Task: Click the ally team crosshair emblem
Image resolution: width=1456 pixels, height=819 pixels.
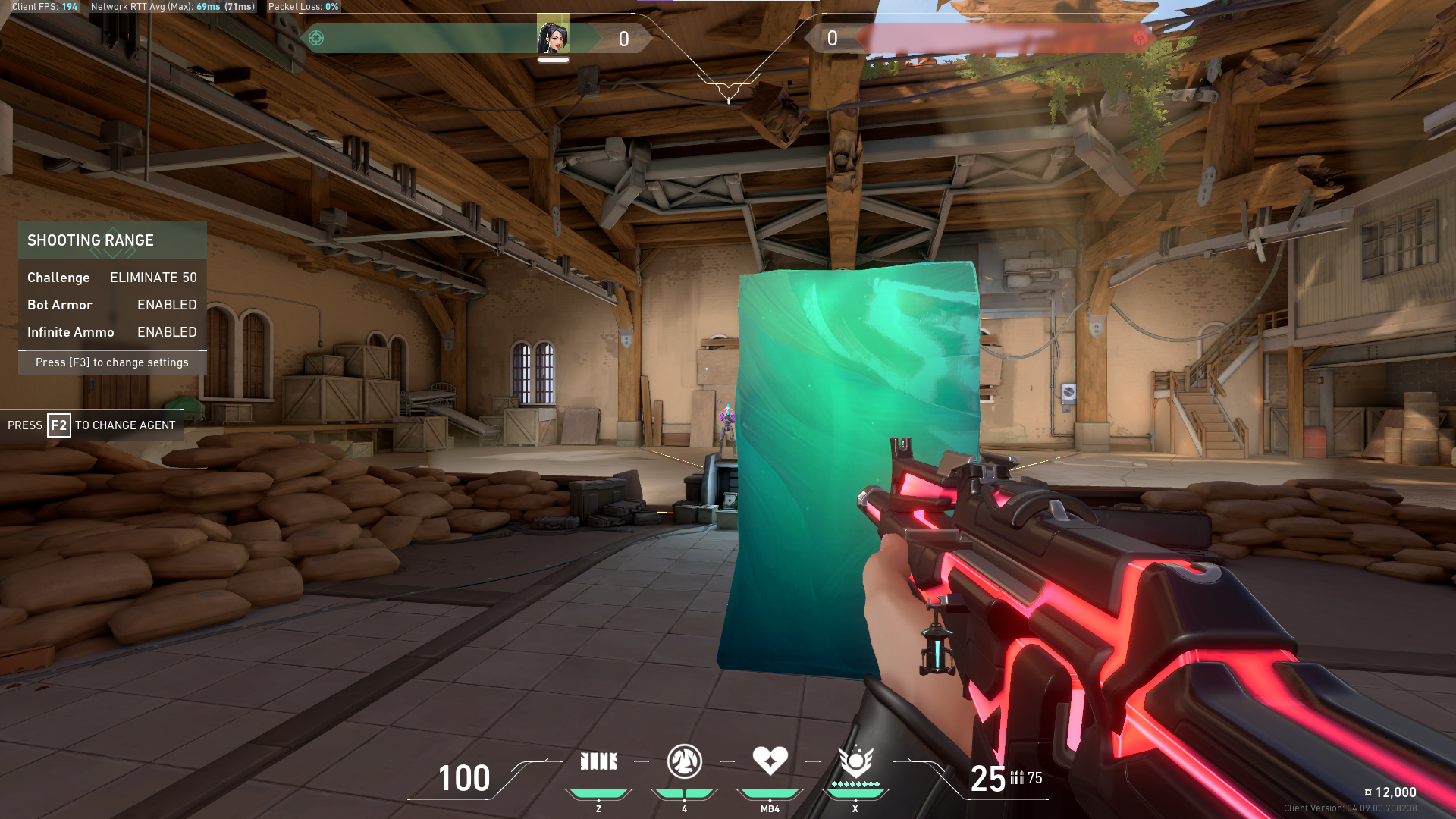Action: point(317,36)
